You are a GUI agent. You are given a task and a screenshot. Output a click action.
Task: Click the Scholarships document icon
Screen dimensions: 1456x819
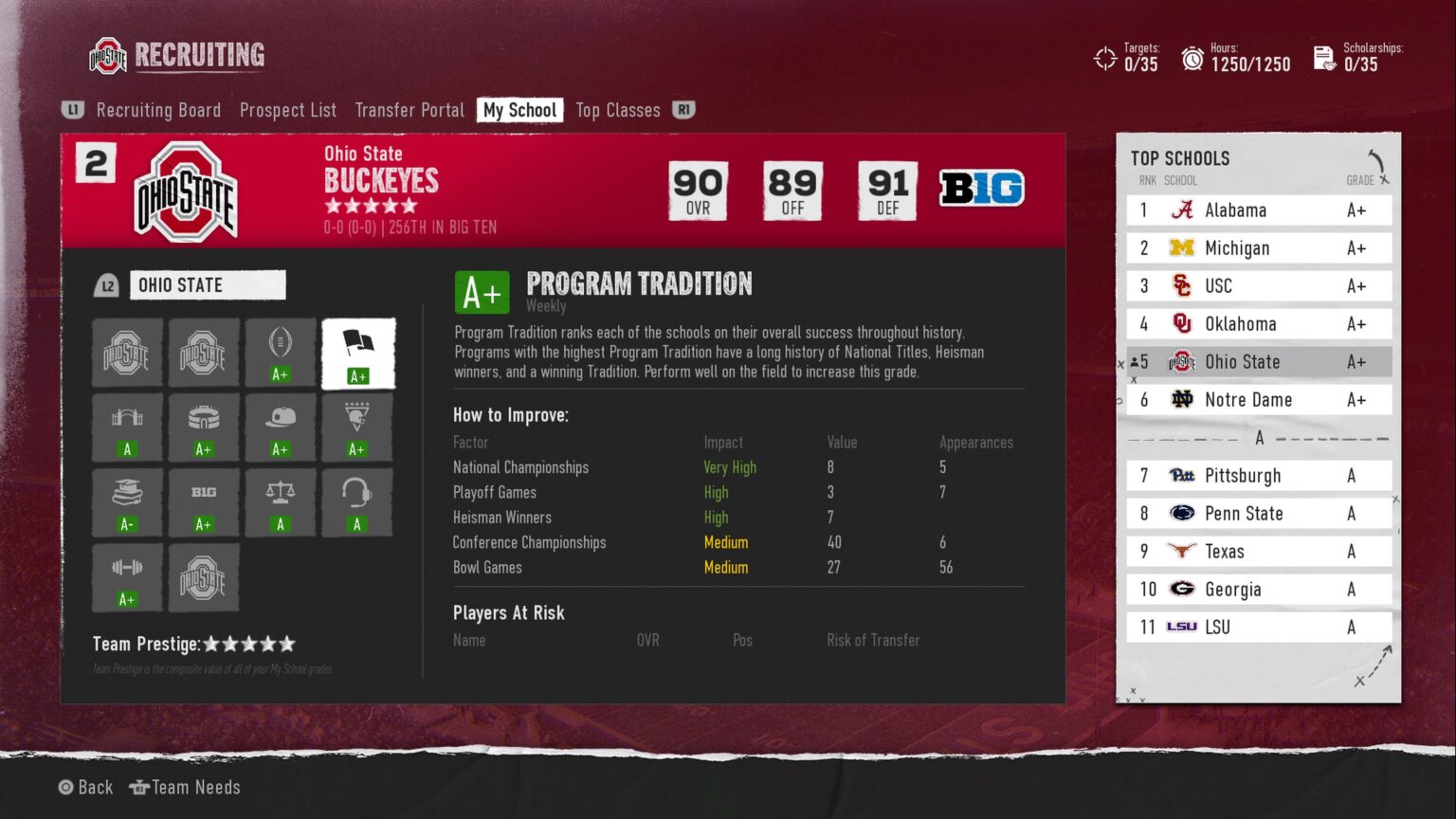(x=1321, y=58)
